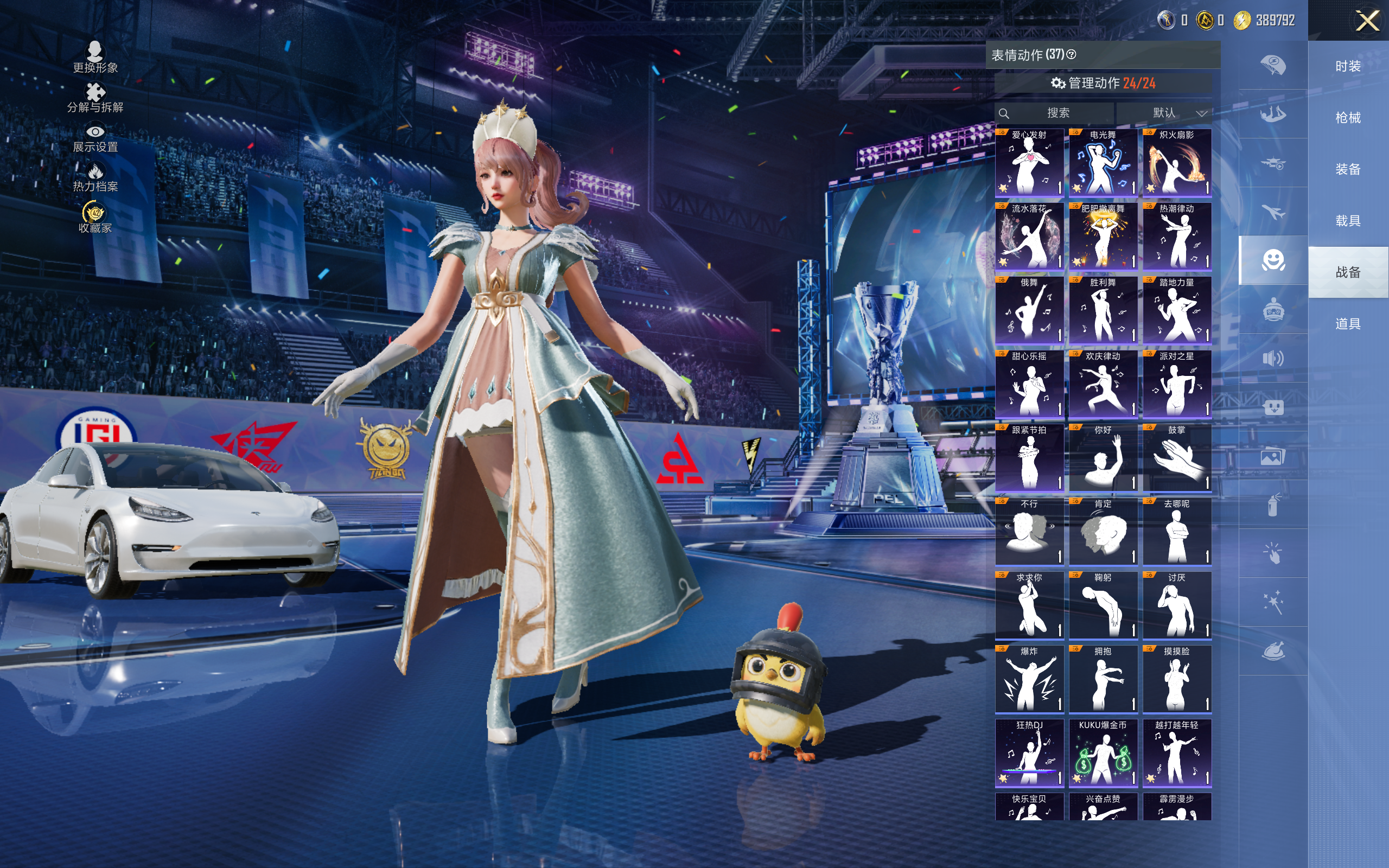Choose the 鞠躬 bow emote
Screen dimensions: 1389x868
tap(1103, 605)
